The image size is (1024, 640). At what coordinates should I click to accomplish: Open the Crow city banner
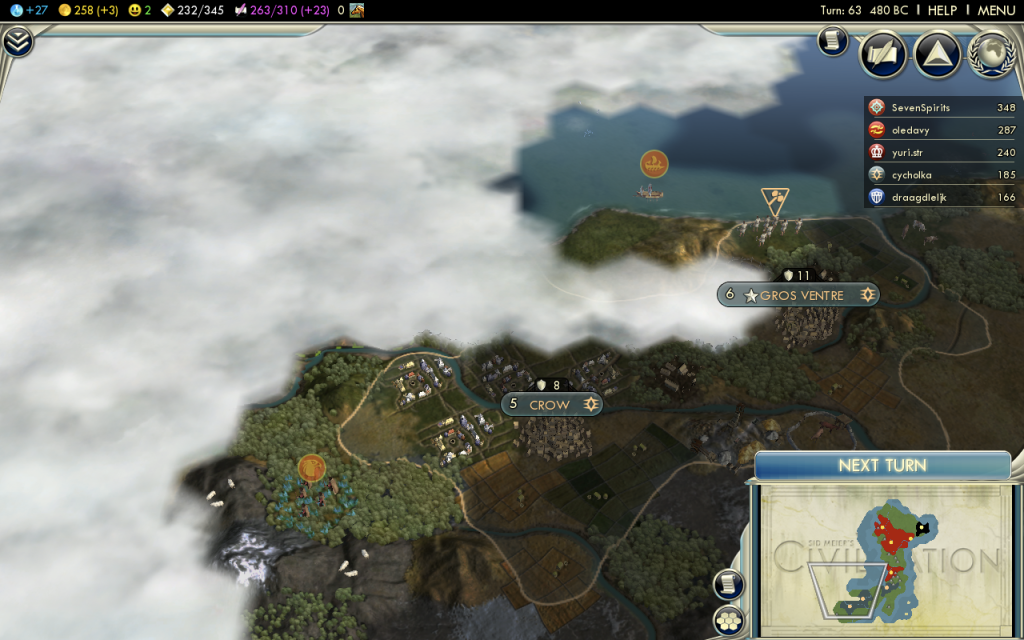tap(551, 404)
